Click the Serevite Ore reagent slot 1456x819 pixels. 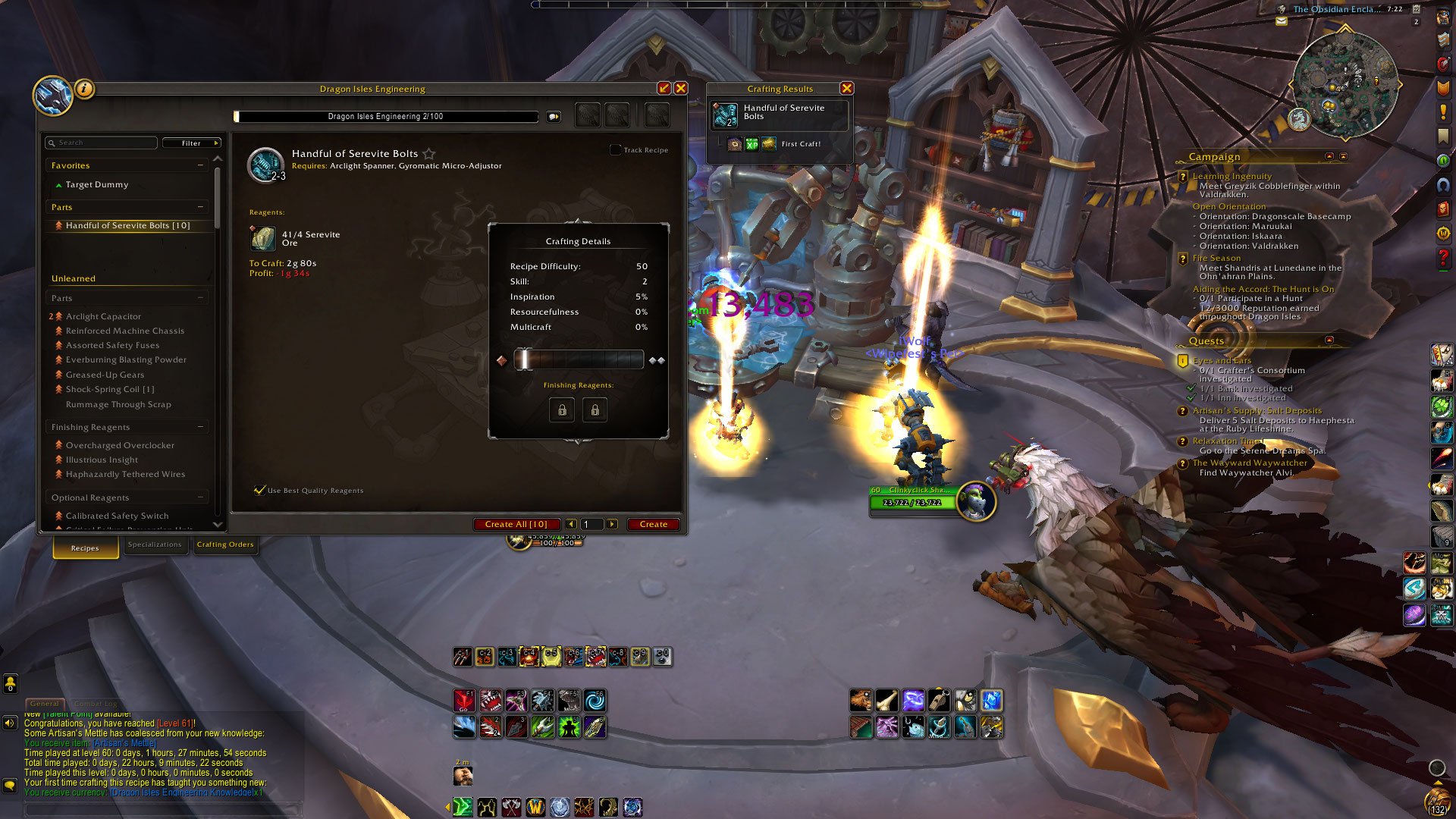pyautogui.click(x=263, y=238)
